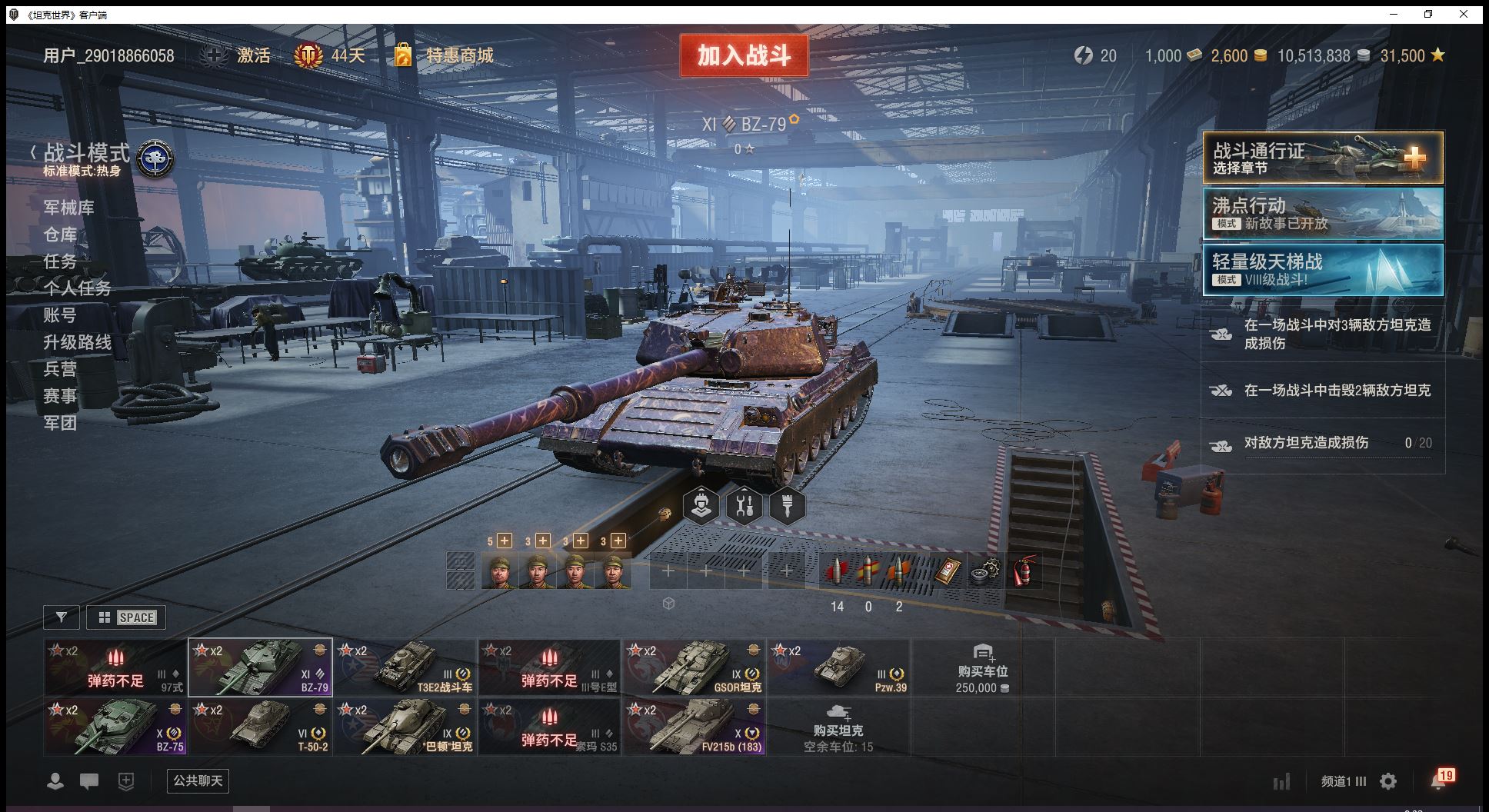The height and width of the screenshot is (812, 1489).
Task: Open the 军团 clan menu
Action: pos(60,423)
